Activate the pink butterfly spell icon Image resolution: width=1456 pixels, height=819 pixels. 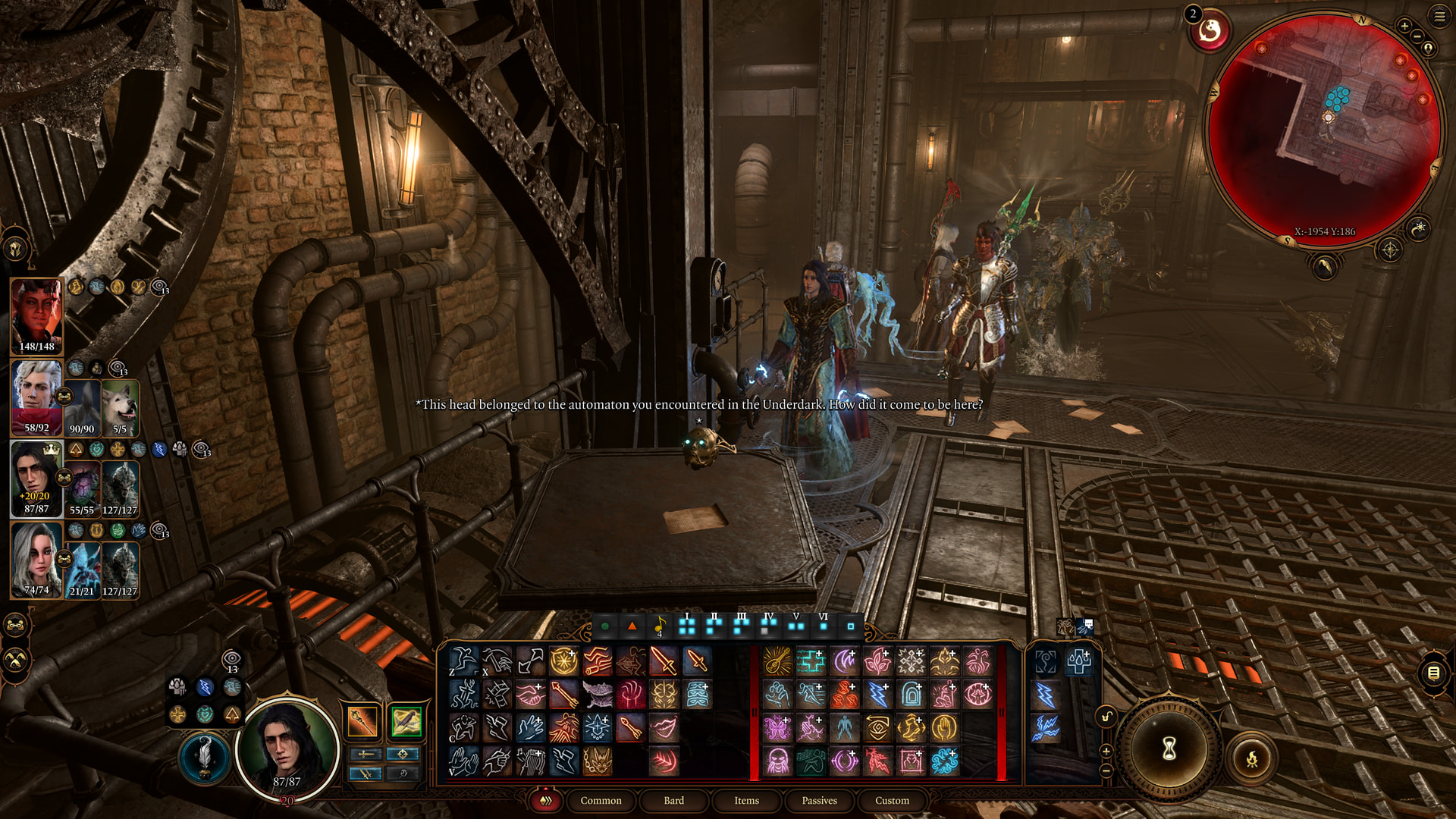(777, 728)
